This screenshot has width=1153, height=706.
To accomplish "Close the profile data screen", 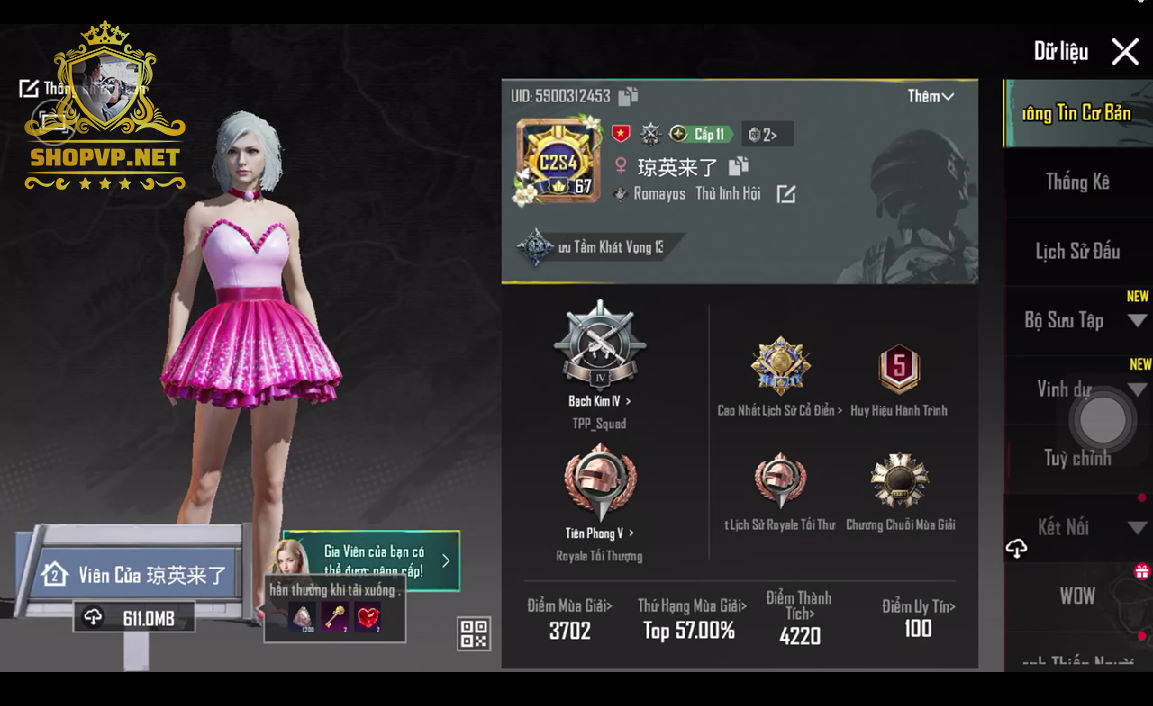I will point(1125,52).
